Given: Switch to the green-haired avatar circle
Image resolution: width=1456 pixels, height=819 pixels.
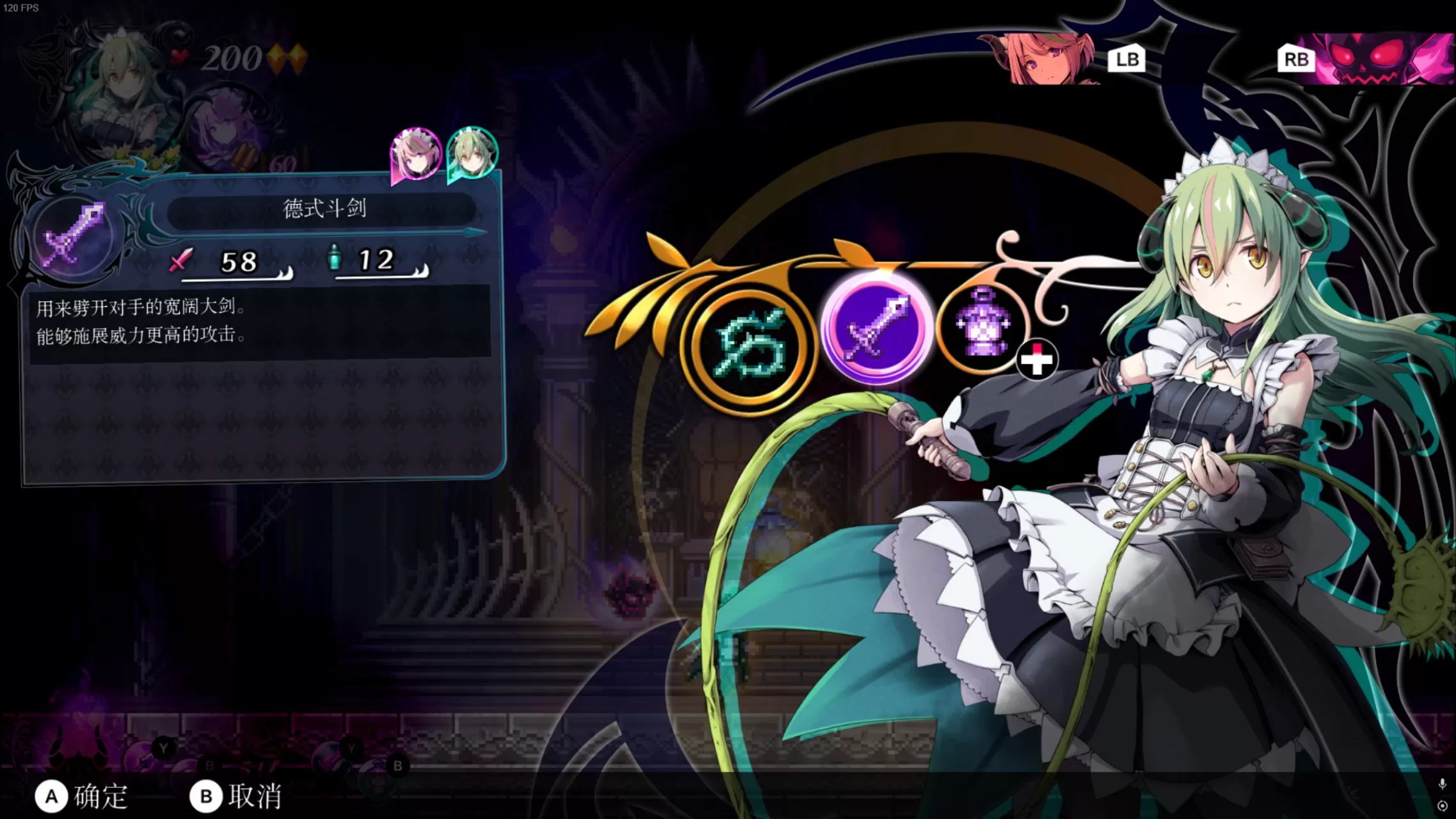Looking at the screenshot, I should pyautogui.click(x=471, y=152).
